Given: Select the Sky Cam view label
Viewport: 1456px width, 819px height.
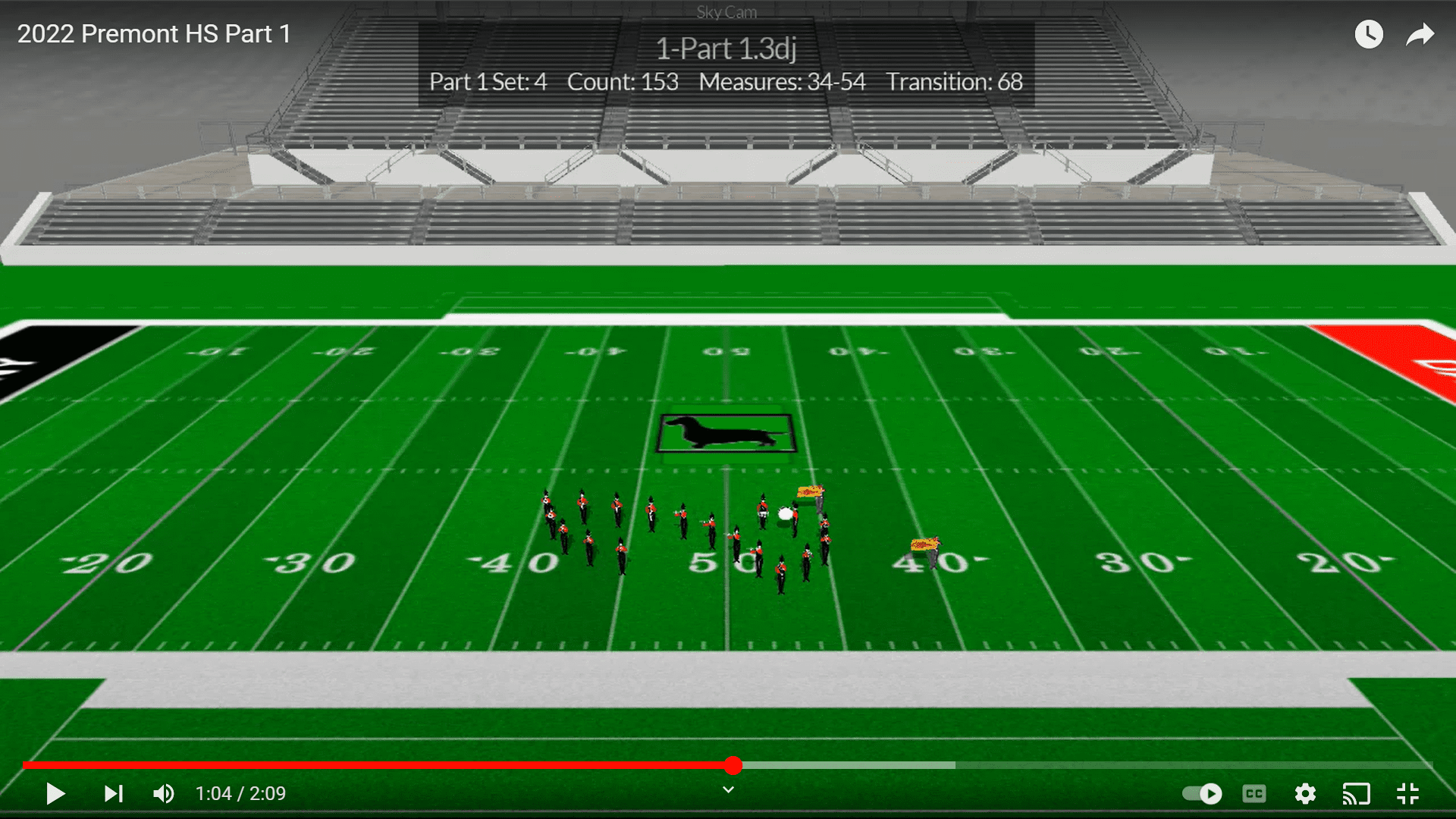Looking at the screenshot, I should tap(726, 11).
